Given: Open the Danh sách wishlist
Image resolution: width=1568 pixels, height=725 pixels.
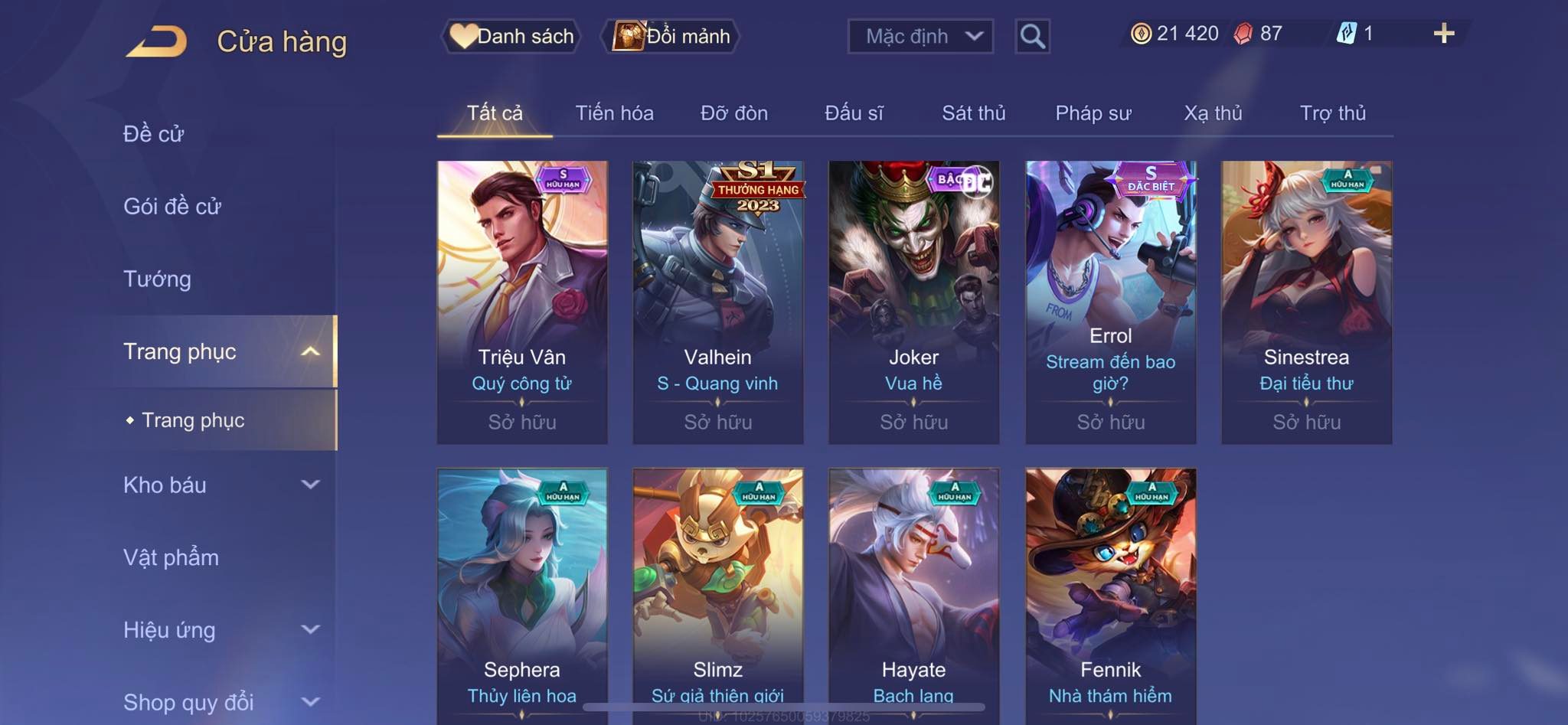Looking at the screenshot, I should coord(511,36).
